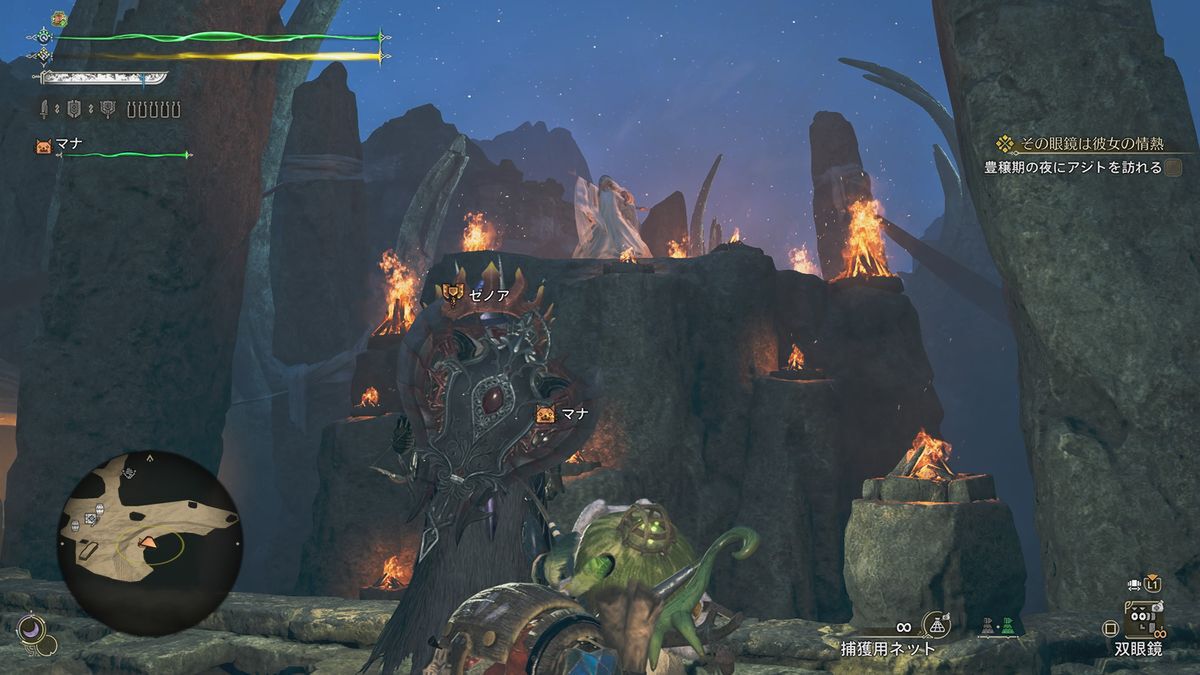Image resolution: width=1200 pixels, height=675 pixels.
Task: Click the crescent moon time-of-day icon
Action: click(x=30, y=628)
